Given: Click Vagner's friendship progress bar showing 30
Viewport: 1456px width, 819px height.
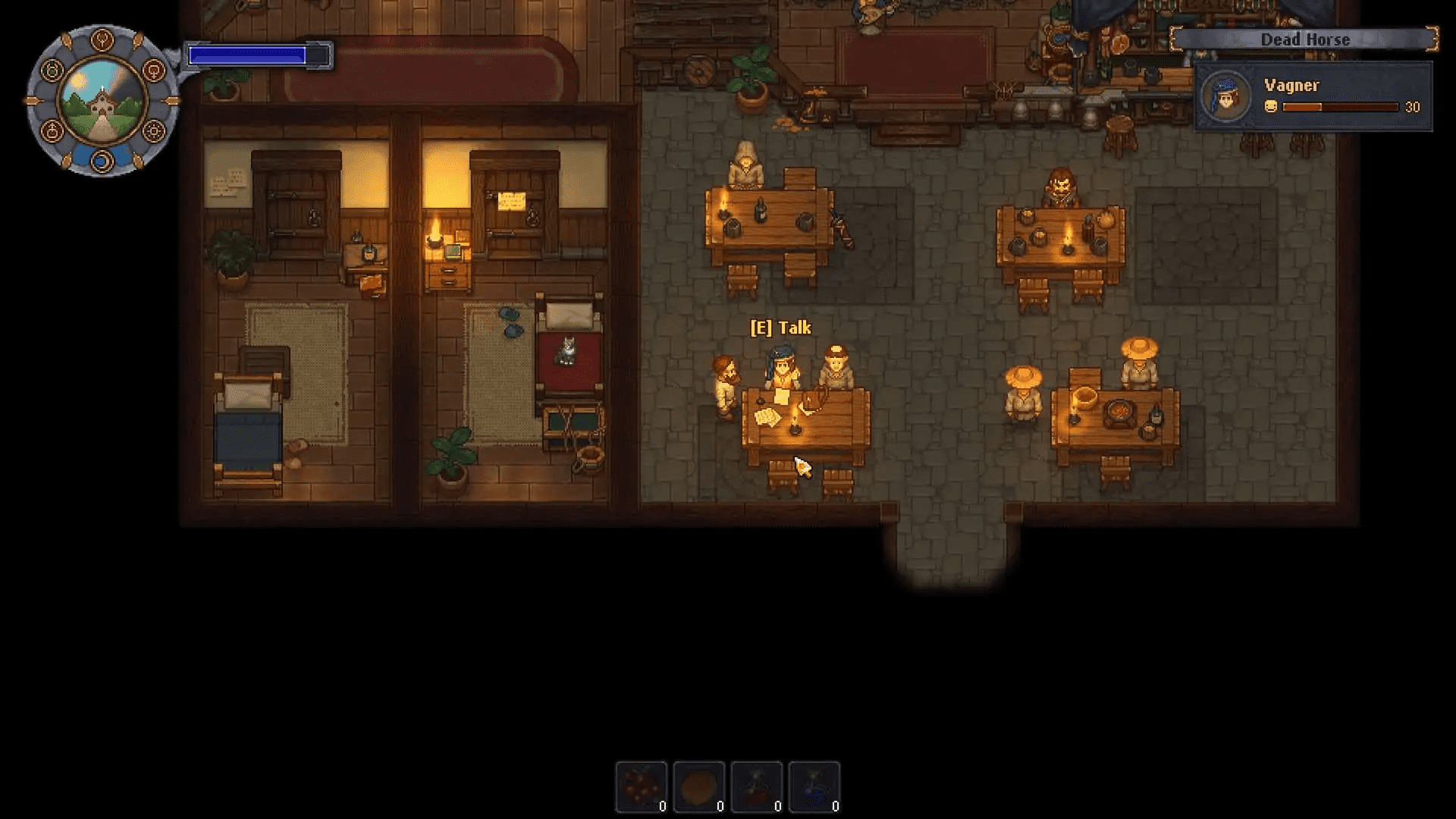Looking at the screenshot, I should [x=1341, y=107].
